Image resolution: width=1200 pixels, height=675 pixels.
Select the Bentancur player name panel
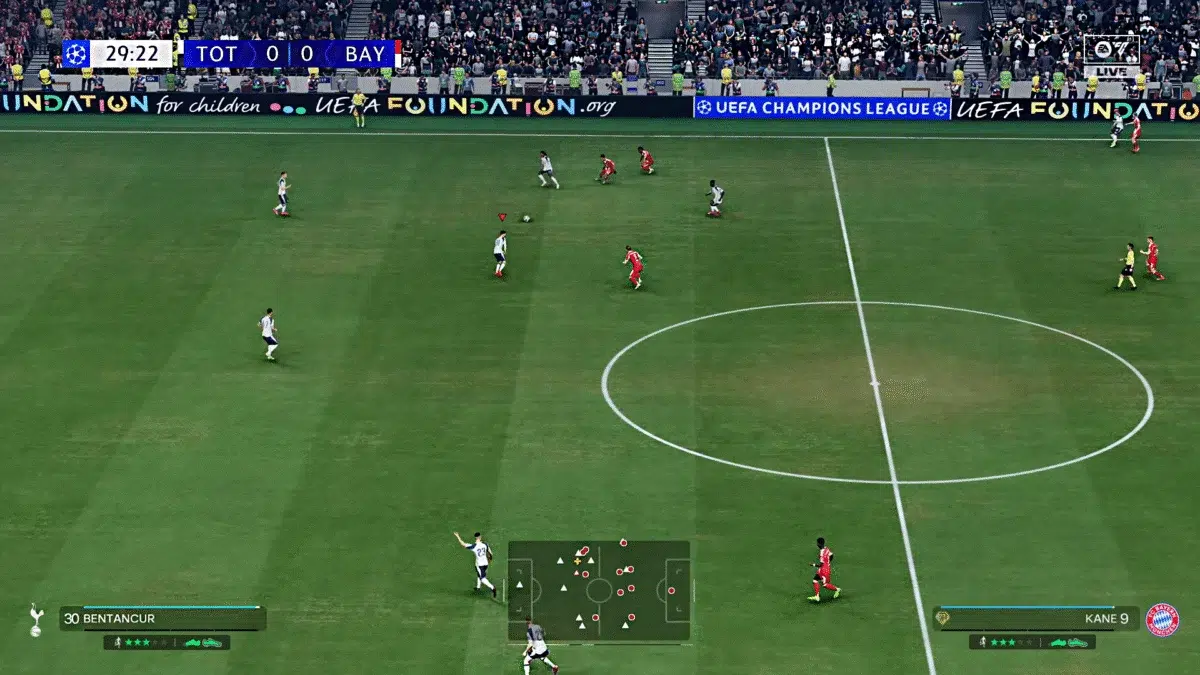pos(162,619)
